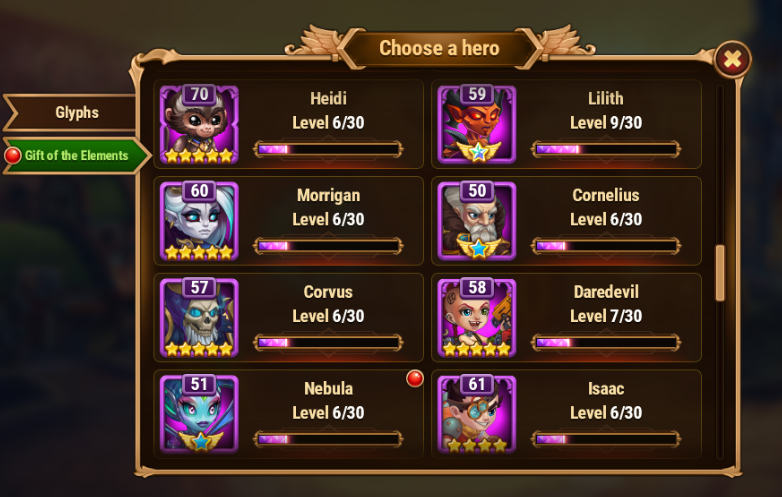Close the Choose a hero window
This screenshot has width=782, height=497.
click(x=732, y=59)
